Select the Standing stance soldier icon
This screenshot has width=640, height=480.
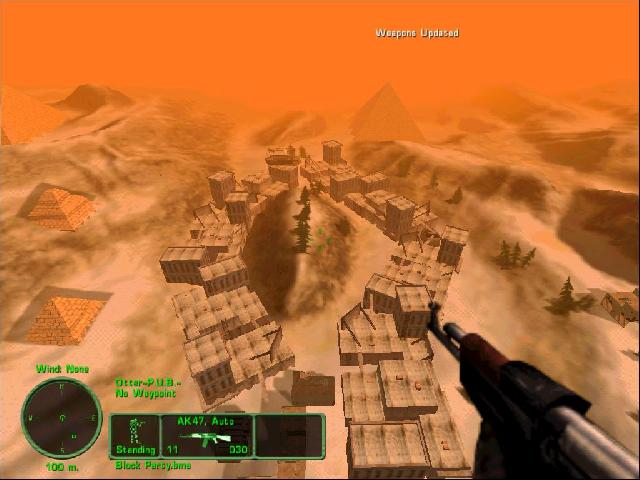tap(135, 431)
